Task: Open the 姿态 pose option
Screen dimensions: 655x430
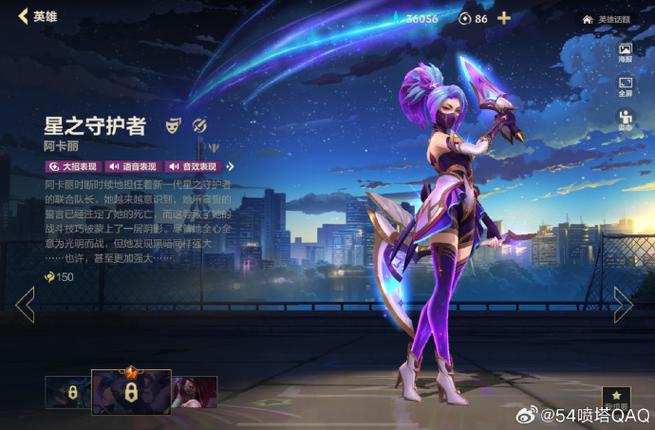Action: (x=625, y=121)
